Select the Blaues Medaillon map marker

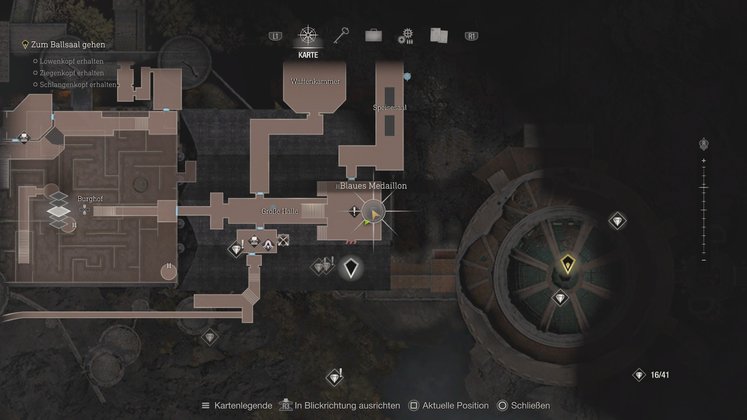pyautogui.click(x=373, y=212)
